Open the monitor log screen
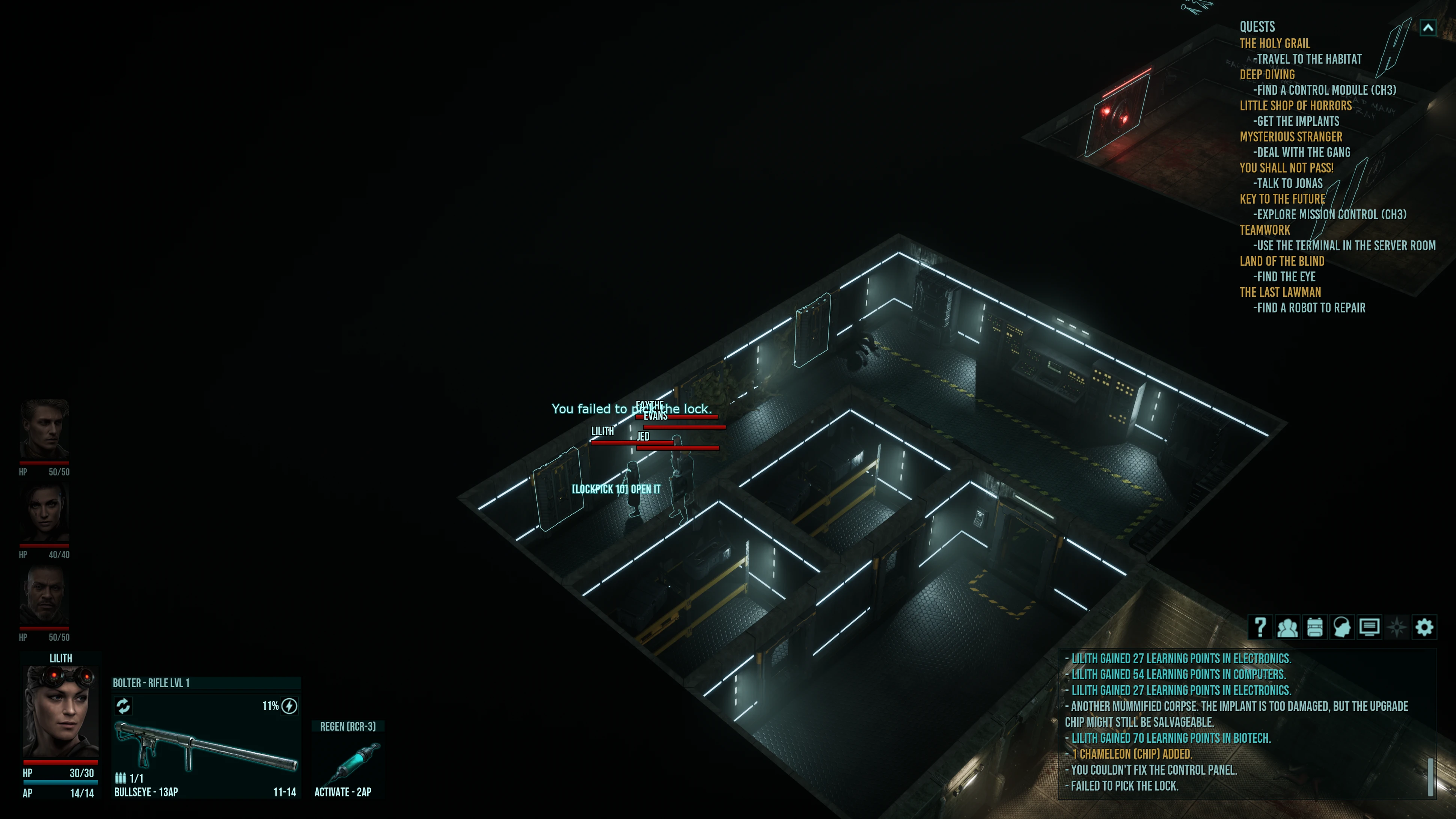Viewport: 1456px width, 819px height. point(1369,627)
